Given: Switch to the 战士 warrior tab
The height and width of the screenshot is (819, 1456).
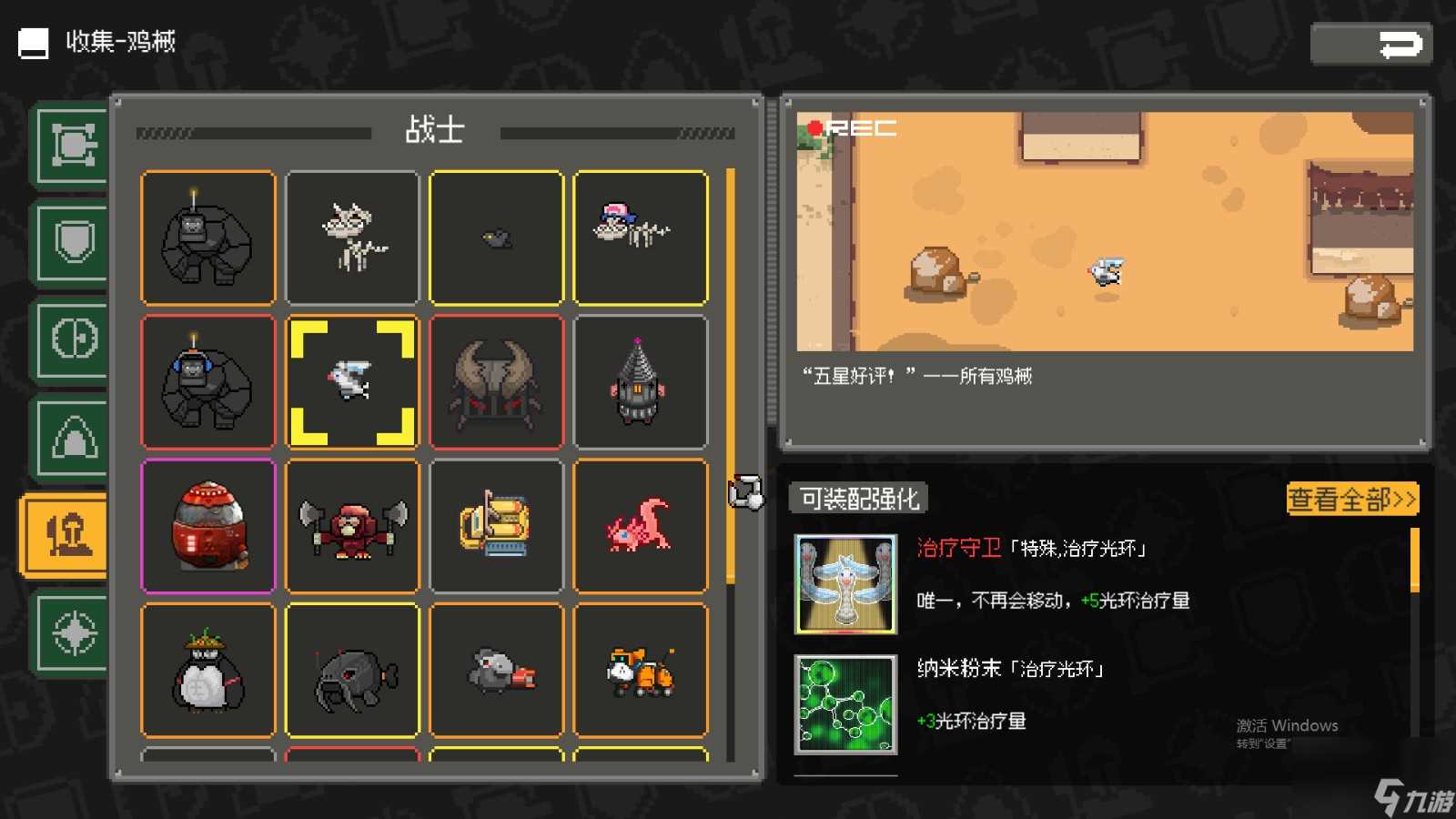Looking at the screenshot, I should (x=434, y=130).
